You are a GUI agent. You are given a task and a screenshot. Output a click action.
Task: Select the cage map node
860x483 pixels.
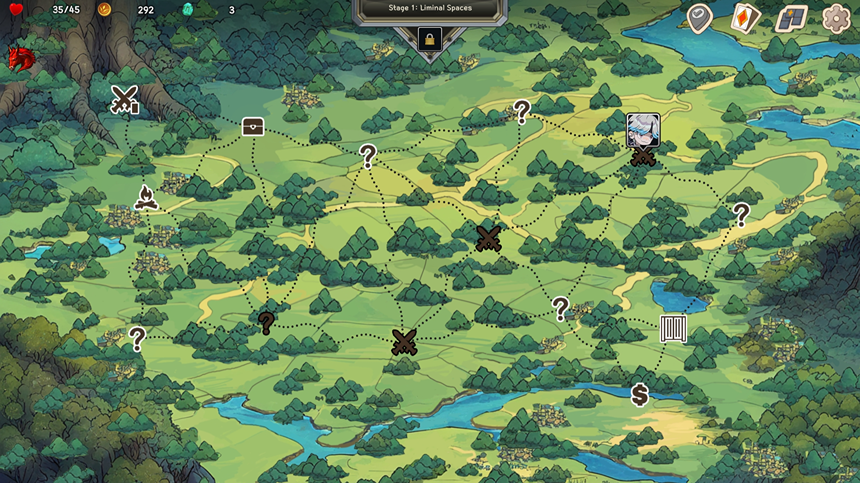pyautogui.click(x=673, y=328)
